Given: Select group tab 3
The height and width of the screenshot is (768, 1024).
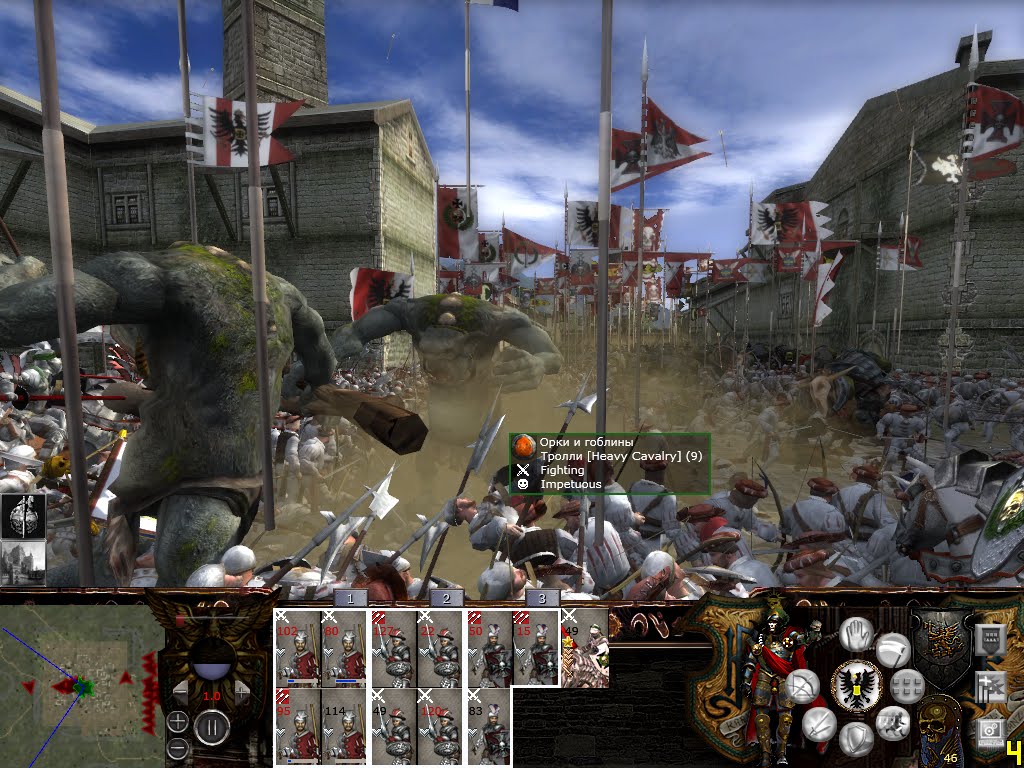Looking at the screenshot, I should click(x=541, y=598).
